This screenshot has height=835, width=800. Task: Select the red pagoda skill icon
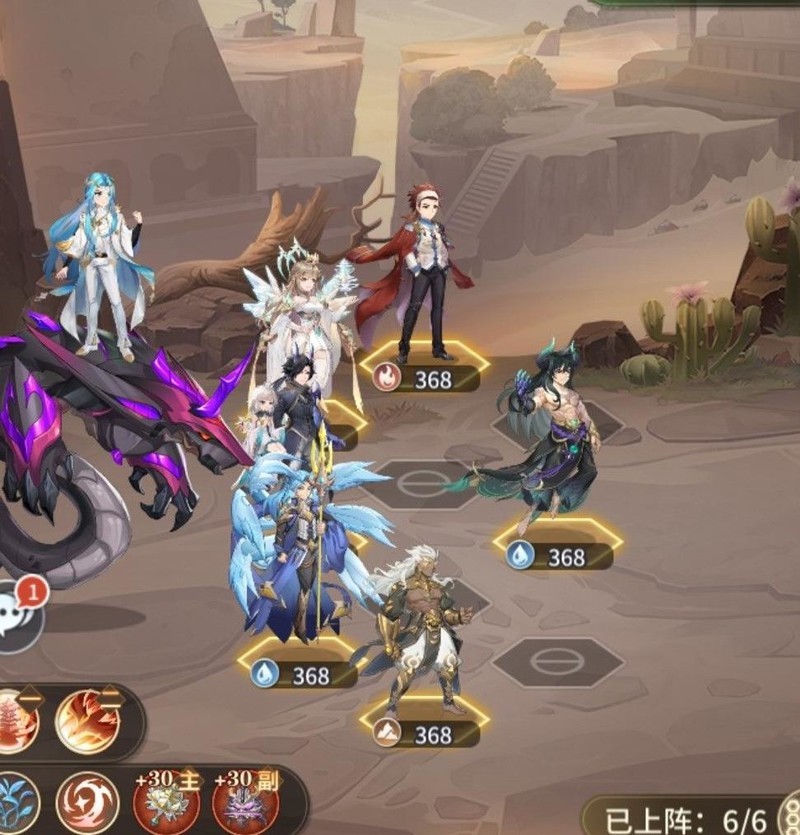point(16,722)
